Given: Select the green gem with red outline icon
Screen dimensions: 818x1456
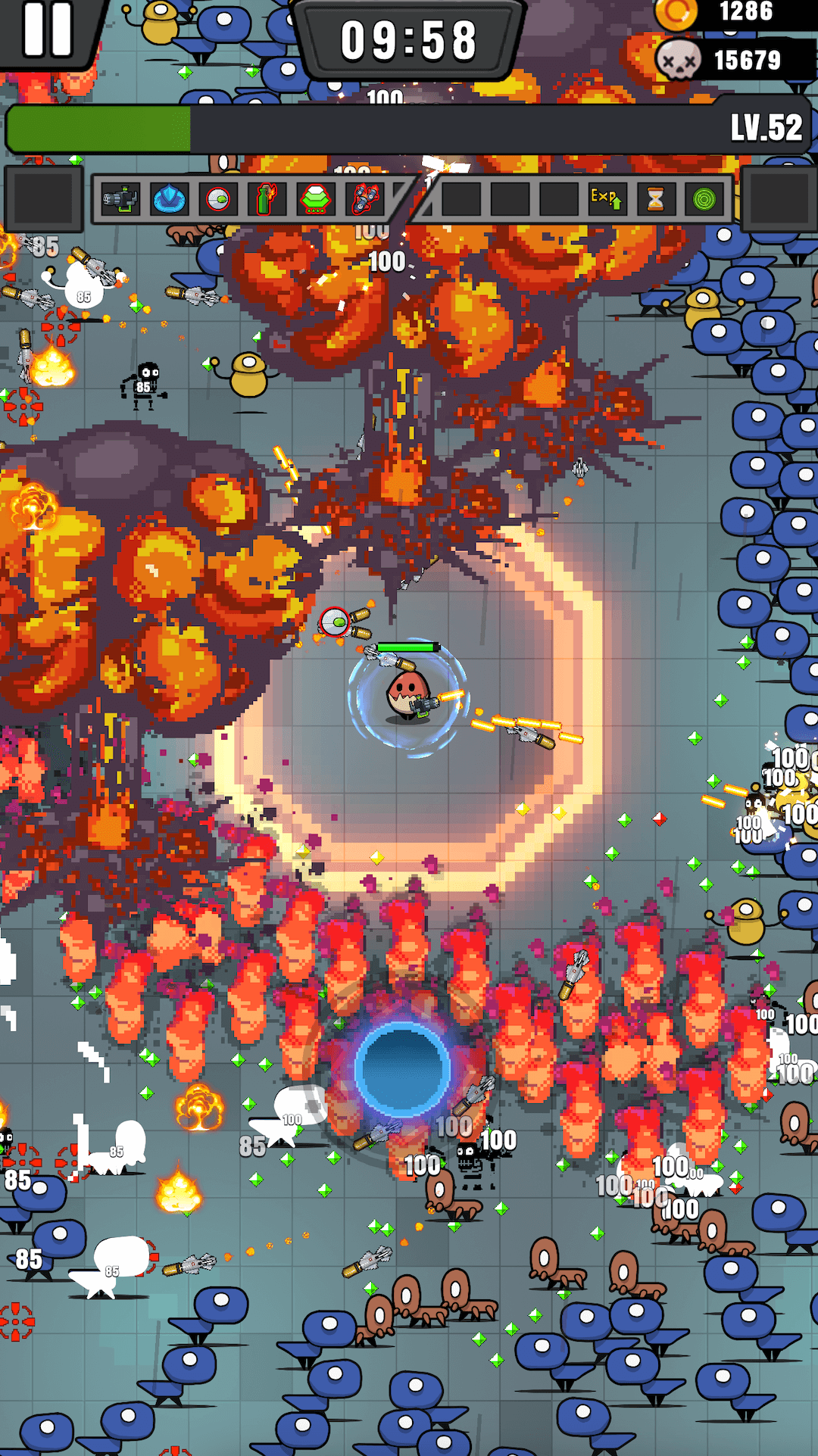Looking at the screenshot, I should tap(315, 200).
